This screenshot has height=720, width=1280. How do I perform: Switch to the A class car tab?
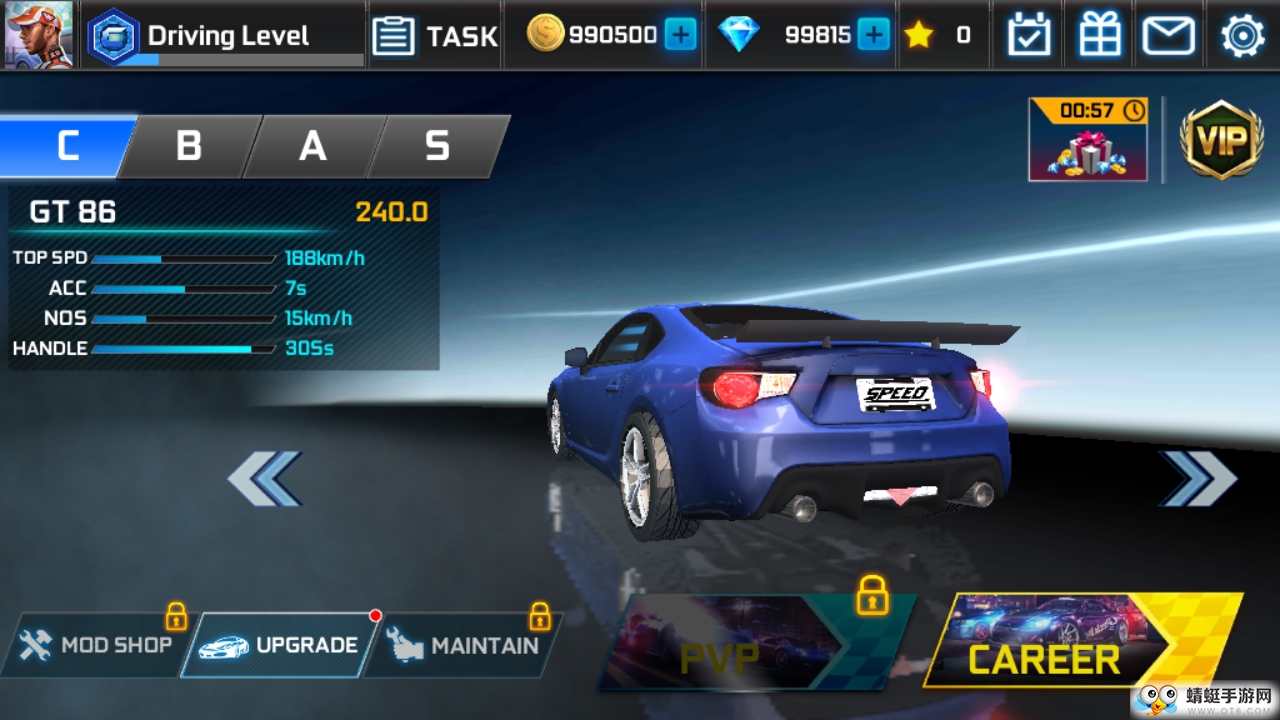(x=313, y=146)
